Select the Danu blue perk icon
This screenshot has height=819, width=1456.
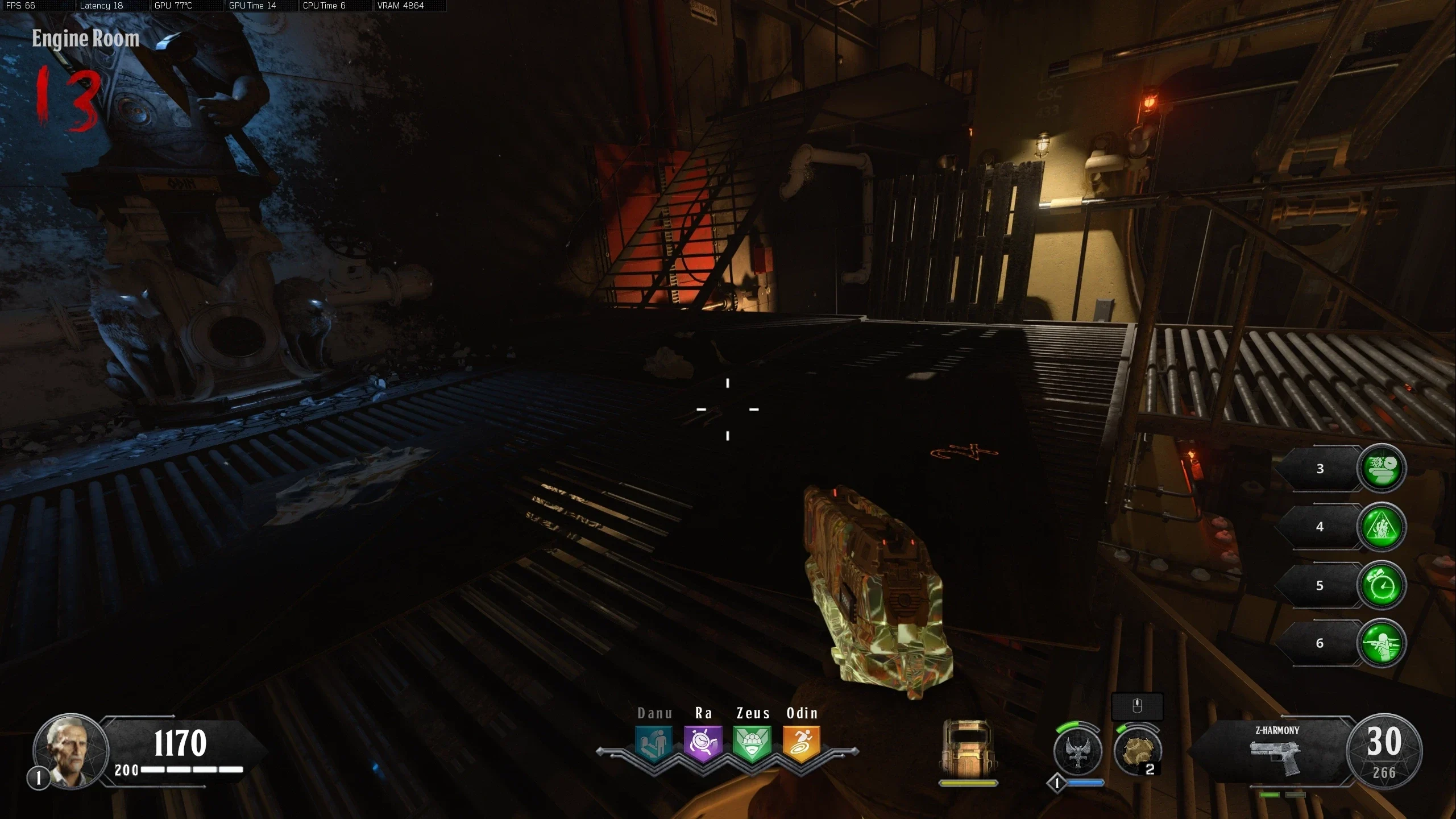coord(654,743)
